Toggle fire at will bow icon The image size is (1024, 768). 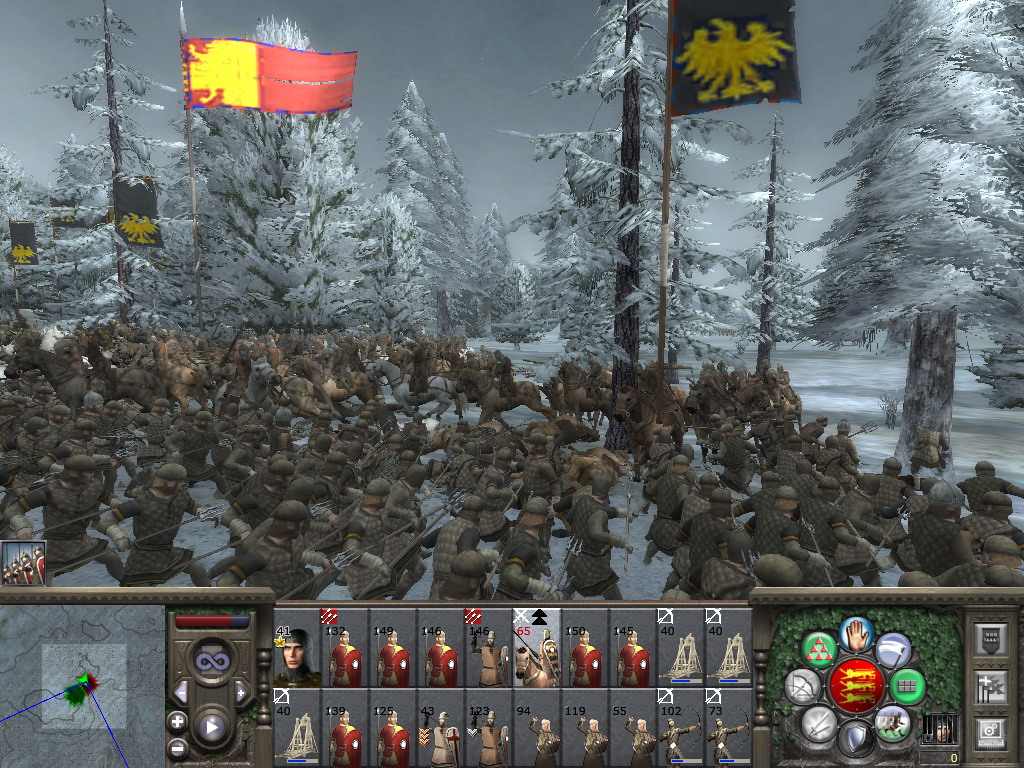tap(802, 686)
